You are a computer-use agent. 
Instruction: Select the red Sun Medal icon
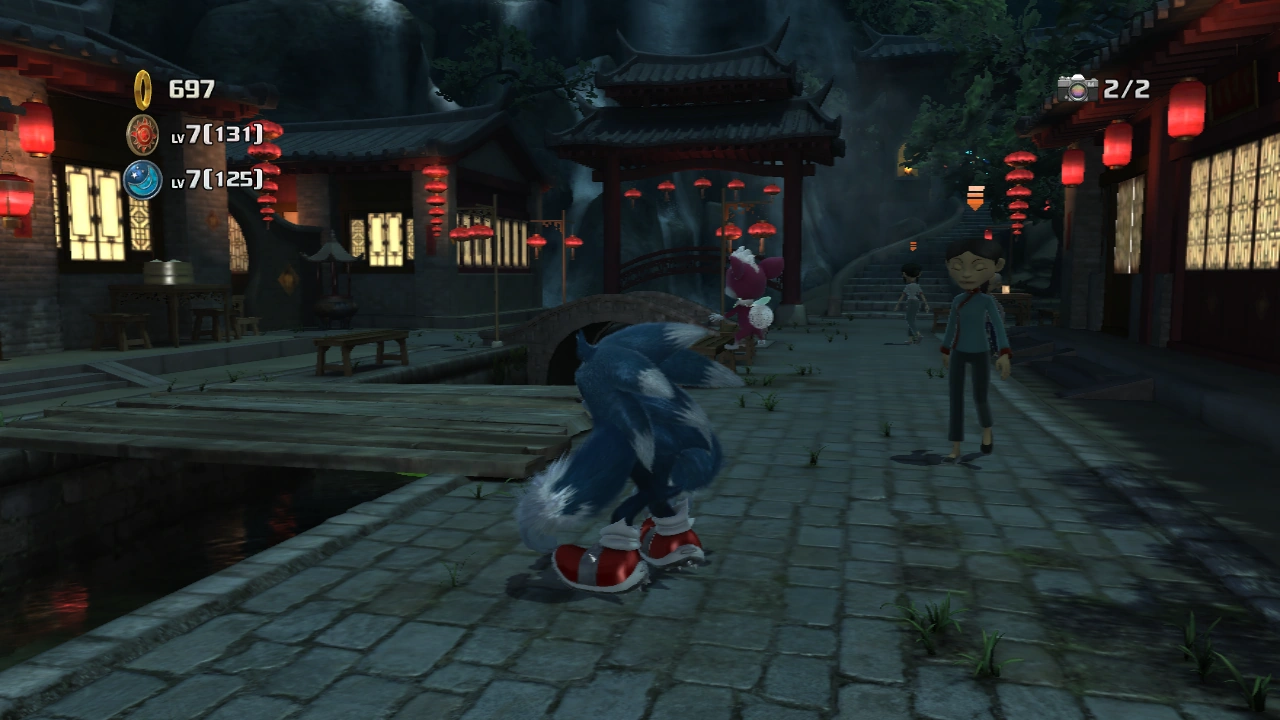coord(143,134)
